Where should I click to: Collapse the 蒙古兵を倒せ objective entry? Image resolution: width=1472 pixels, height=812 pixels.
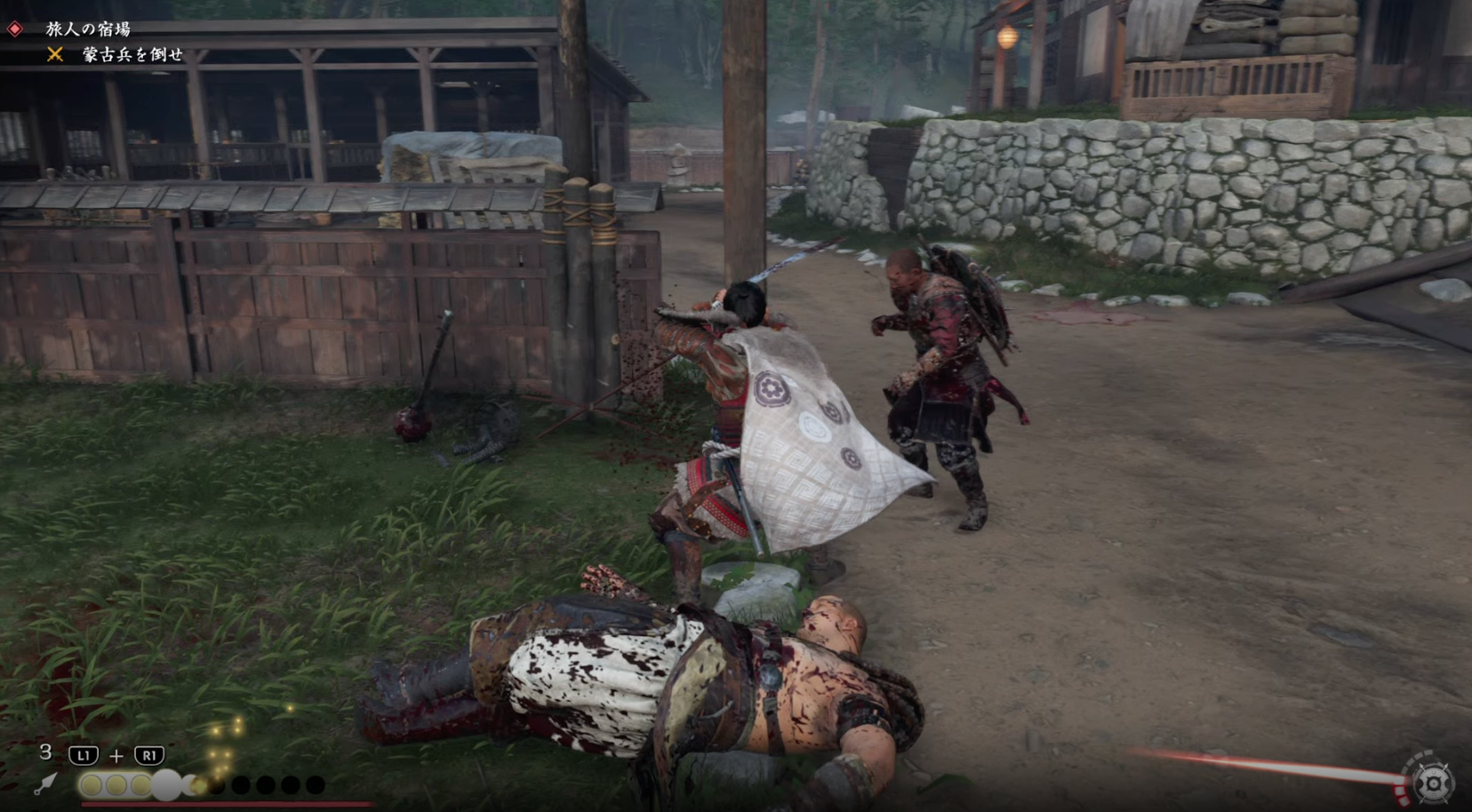133,55
